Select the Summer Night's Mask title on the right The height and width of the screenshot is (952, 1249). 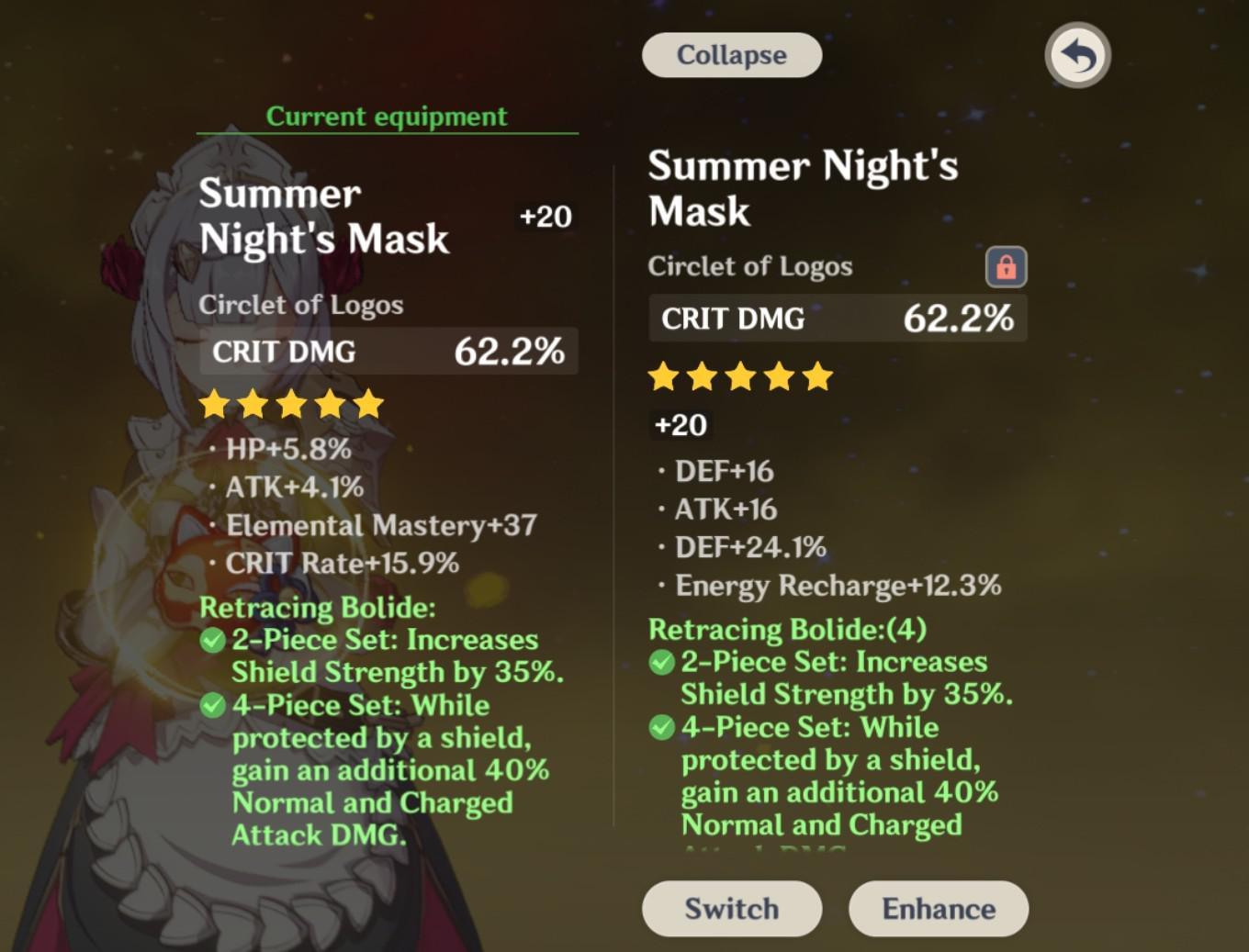[804, 188]
